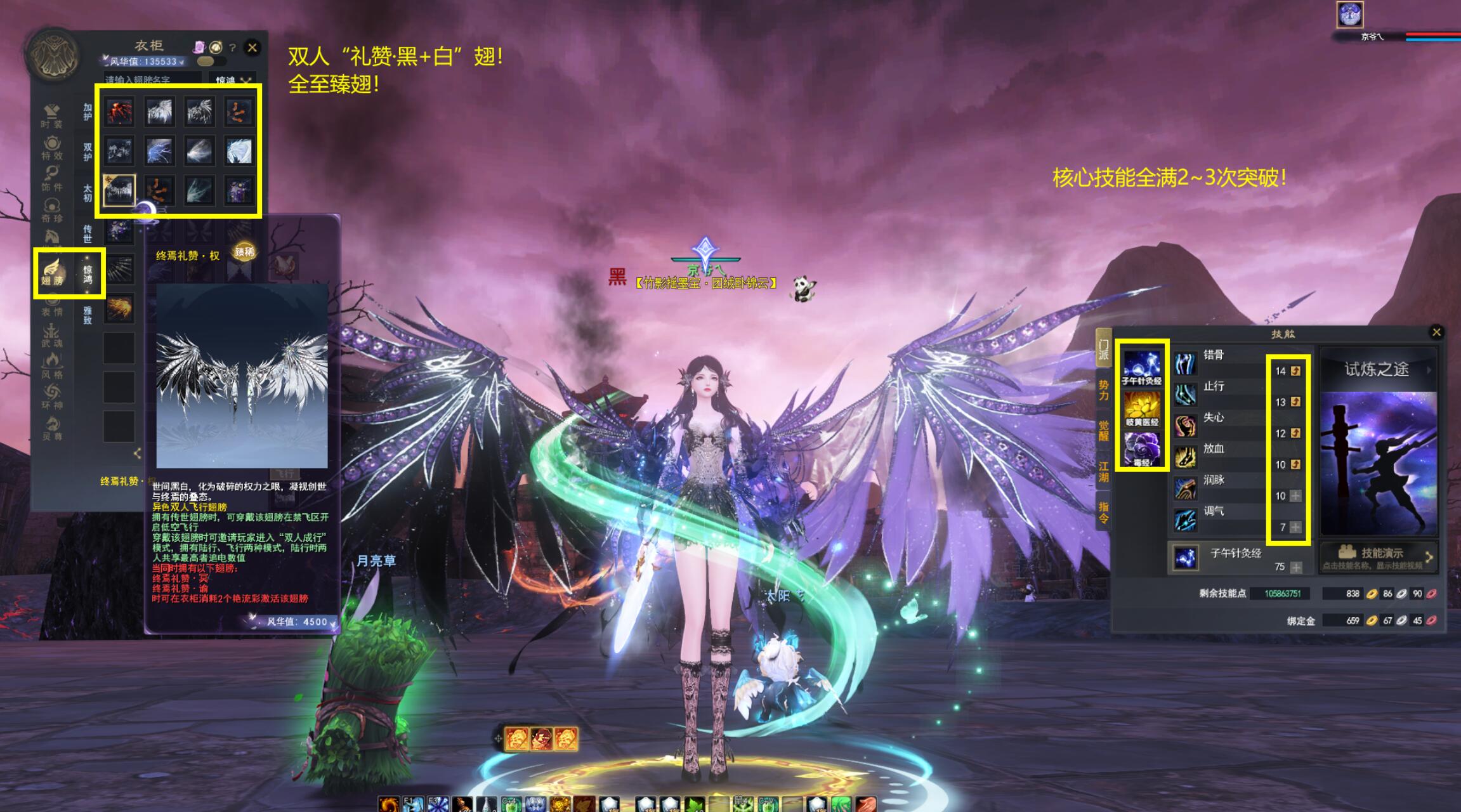Add a level to 润脉 skill

pos(1295,496)
